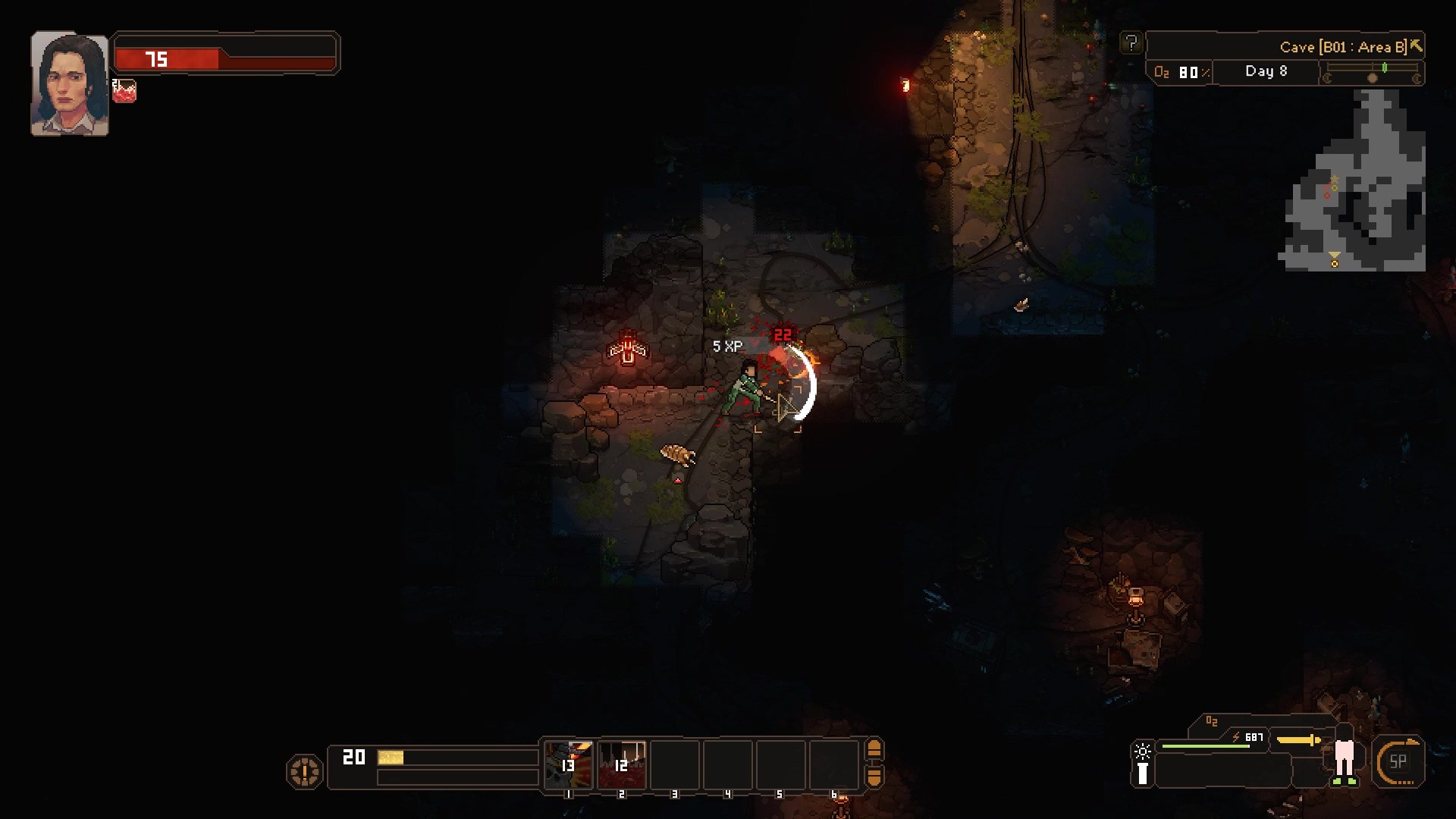Image resolution: width=1456 pixels, height=819 pixels.
Task: Toggle the item in hotbar slot 2
Action: tap(621, 766)
